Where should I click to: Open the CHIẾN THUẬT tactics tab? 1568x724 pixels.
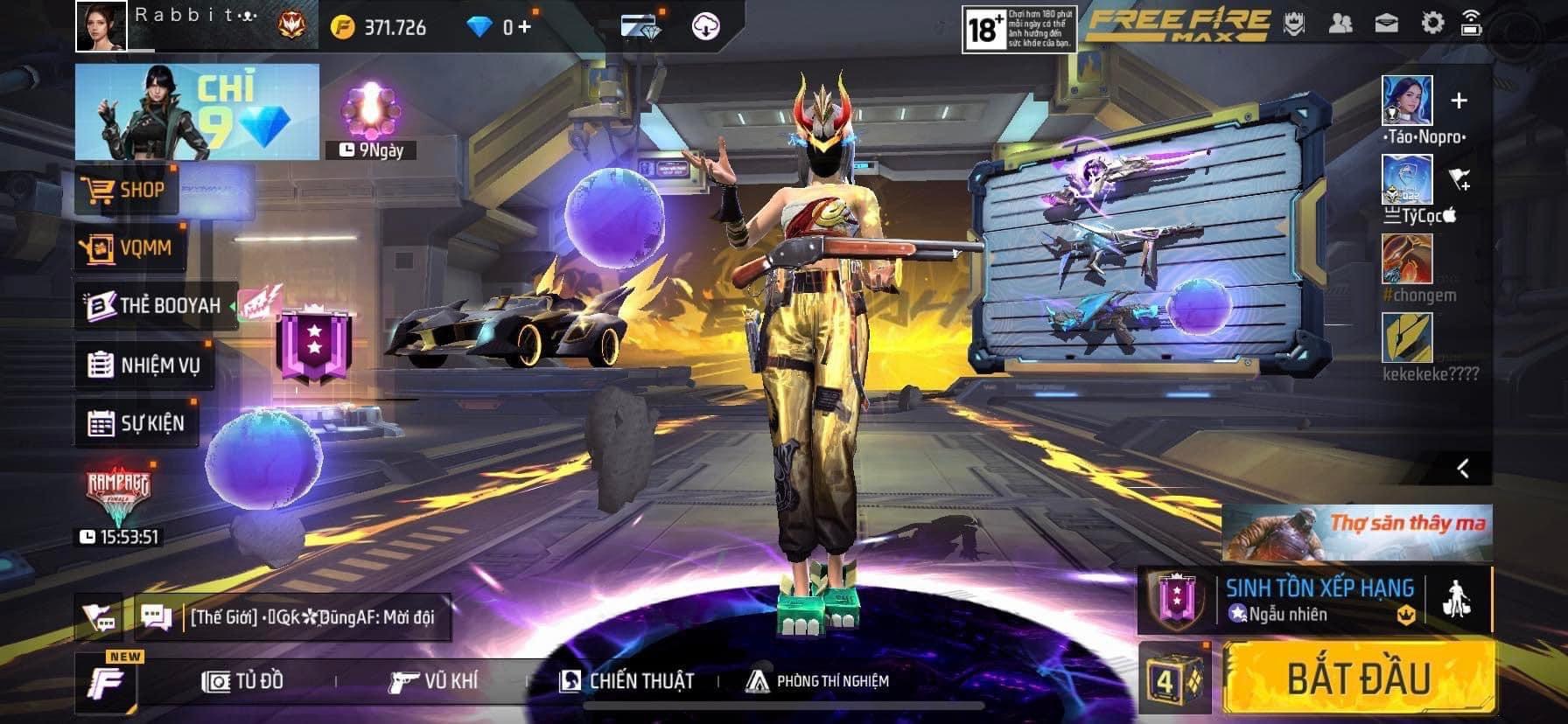(626, 681)
